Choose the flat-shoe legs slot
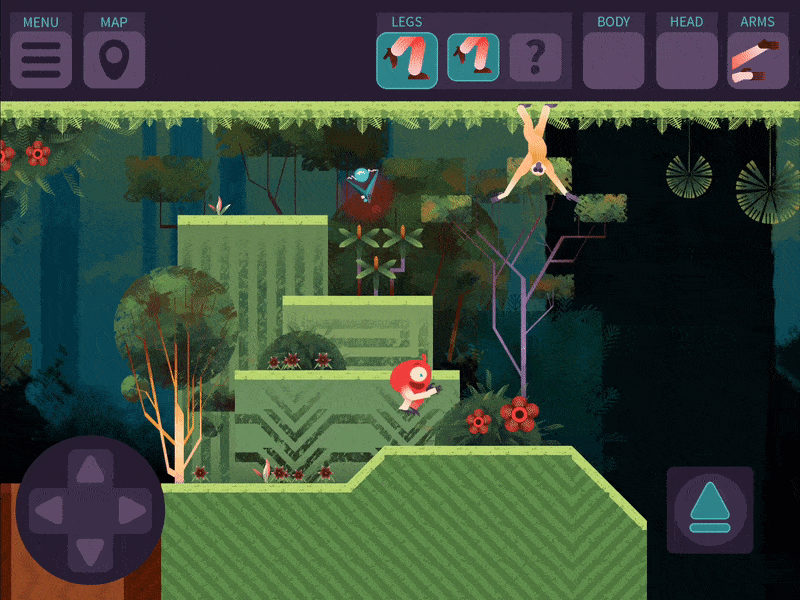 (x=473, y=58)
